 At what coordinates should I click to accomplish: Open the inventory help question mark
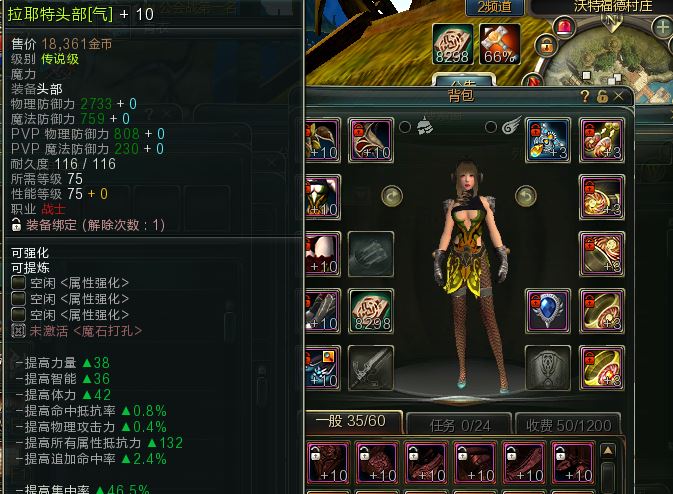(586, 96)
